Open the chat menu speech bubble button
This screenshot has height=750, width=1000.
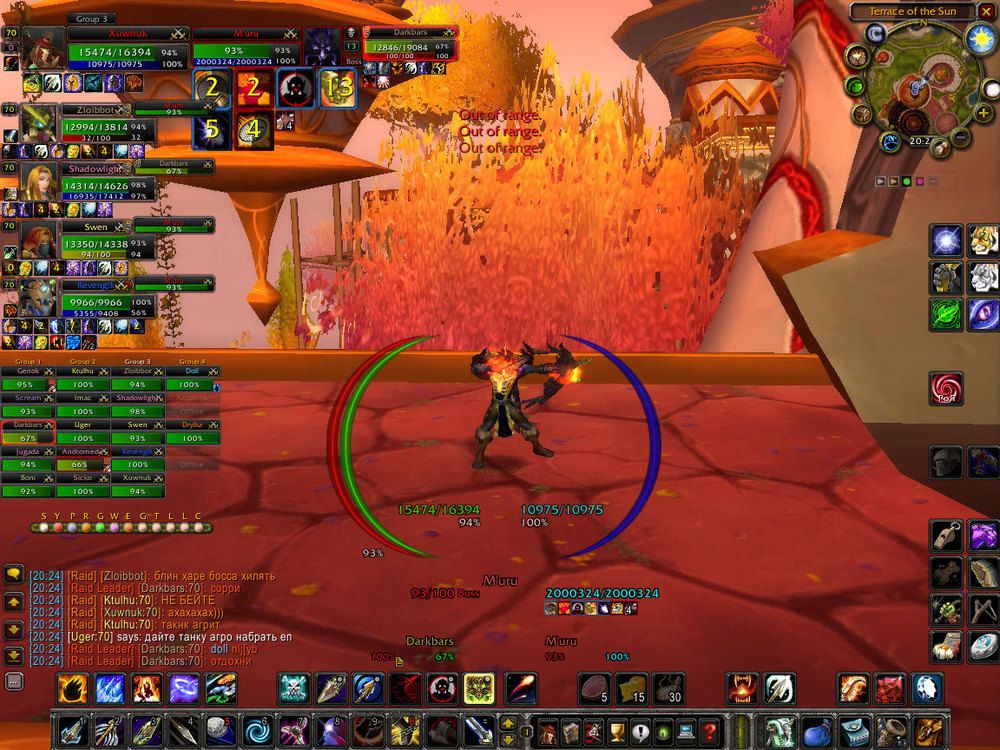pos(14,575)
